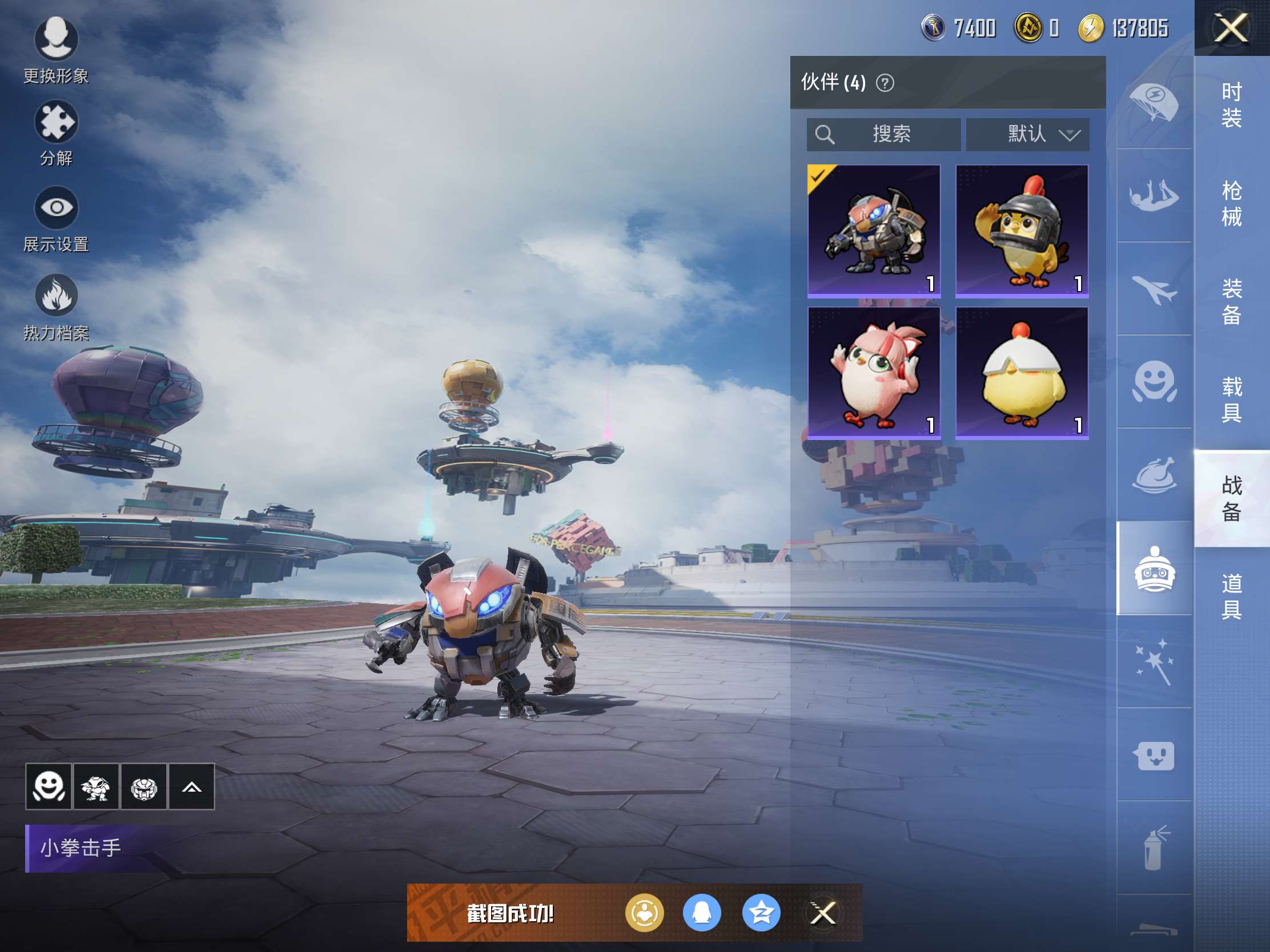Open the 默认 sorting dropdown
This screenshot has height=952, width=1270.
[x=1027, y=134]
